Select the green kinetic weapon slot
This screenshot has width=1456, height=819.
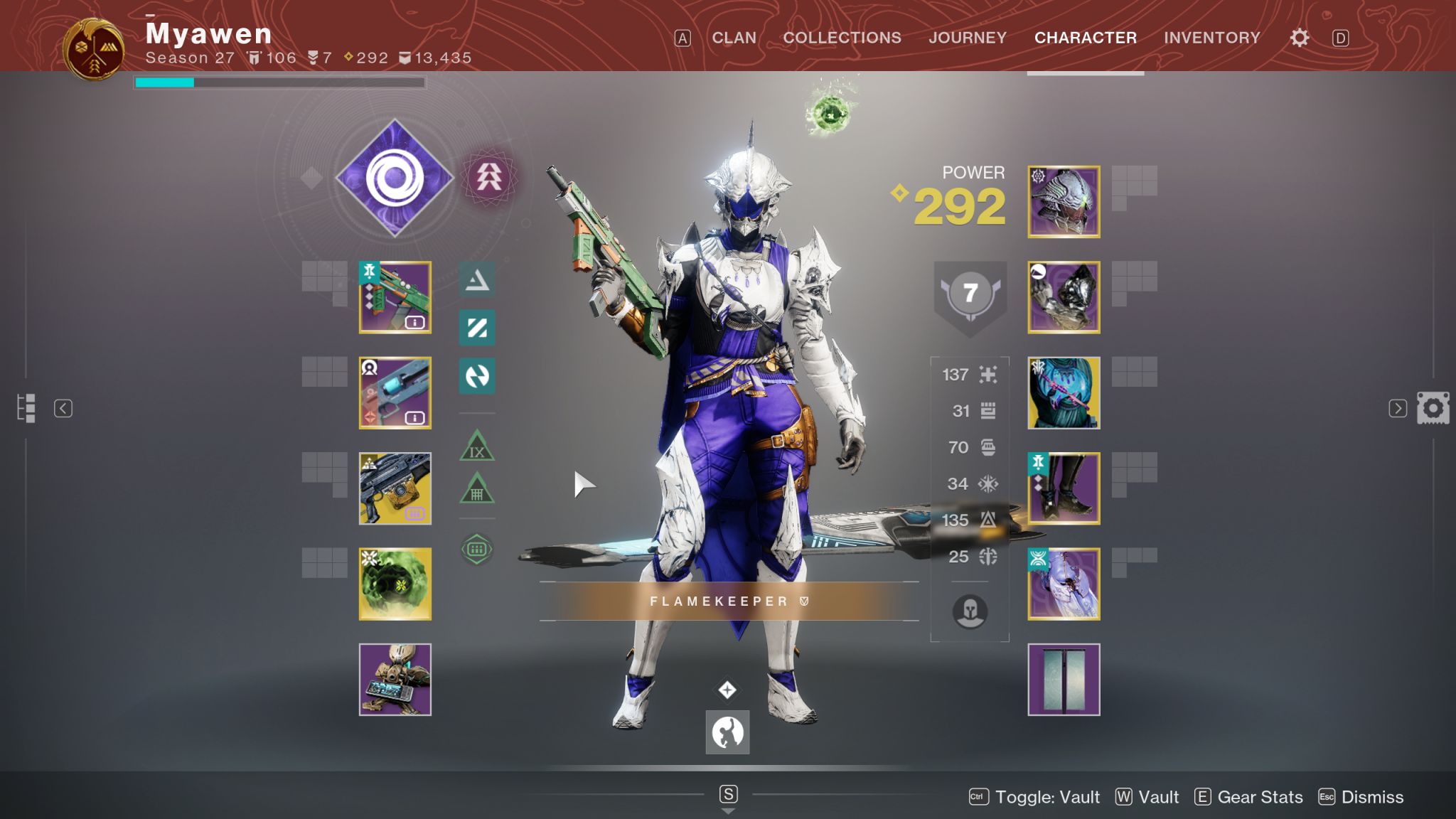pos(395,297)
